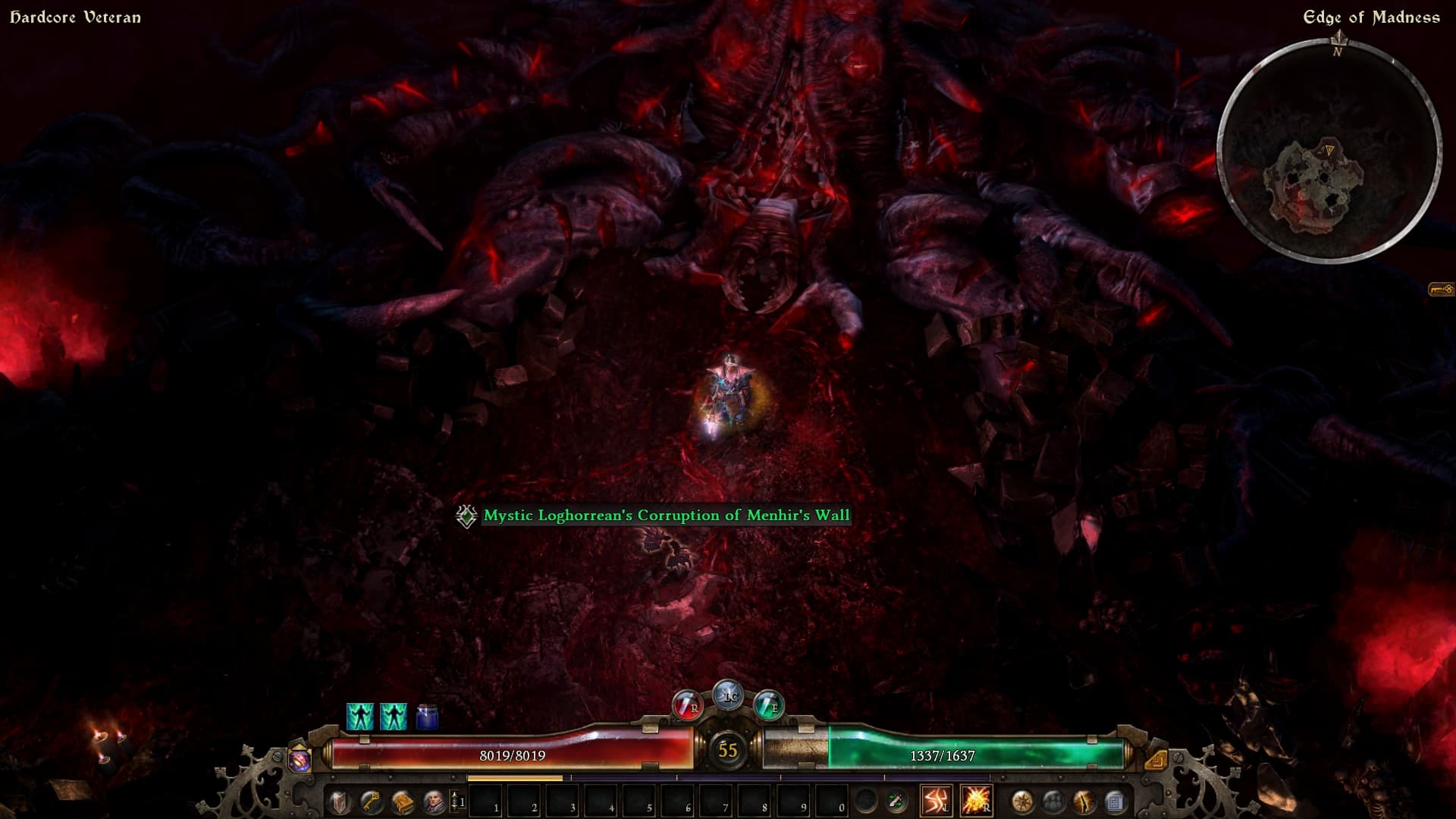Switch the hotbar set with the arrows
Image resolution: width=1456 pixels, height=819 pixels.
point(457,802)
